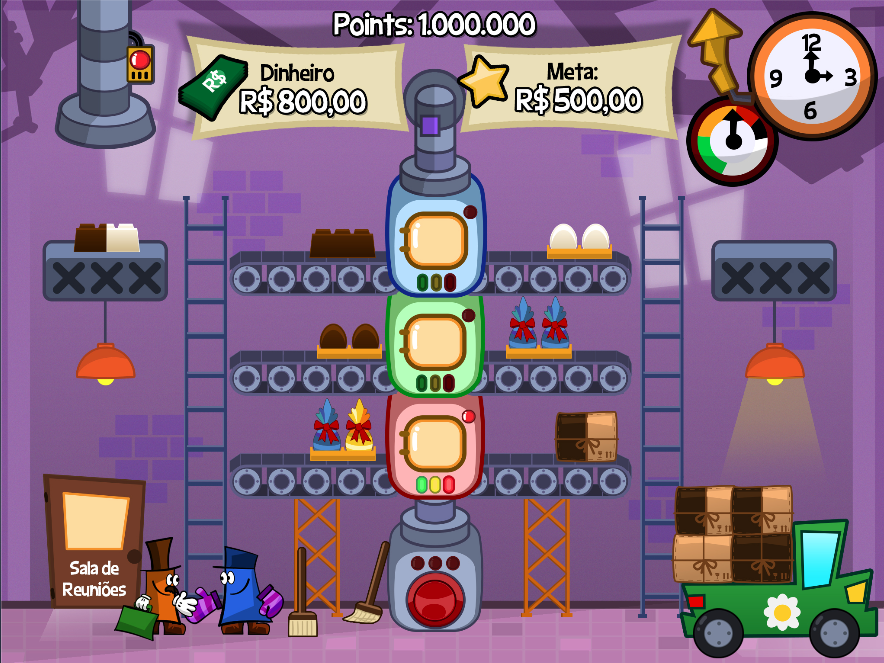
Task: Open the Sala de Reuniões door
Action: [x=94, y=540]
